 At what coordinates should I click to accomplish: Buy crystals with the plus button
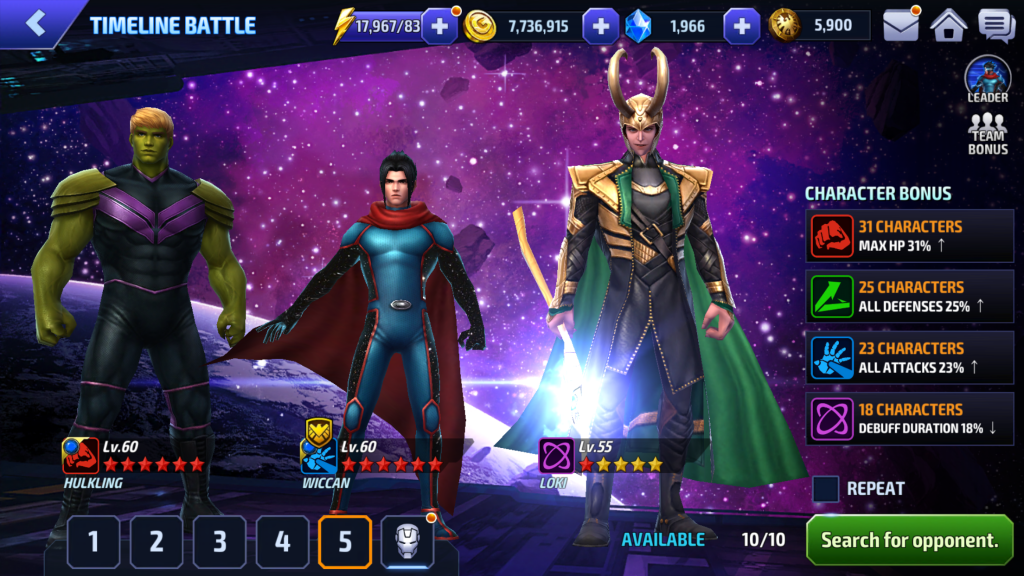pos(741,26)
